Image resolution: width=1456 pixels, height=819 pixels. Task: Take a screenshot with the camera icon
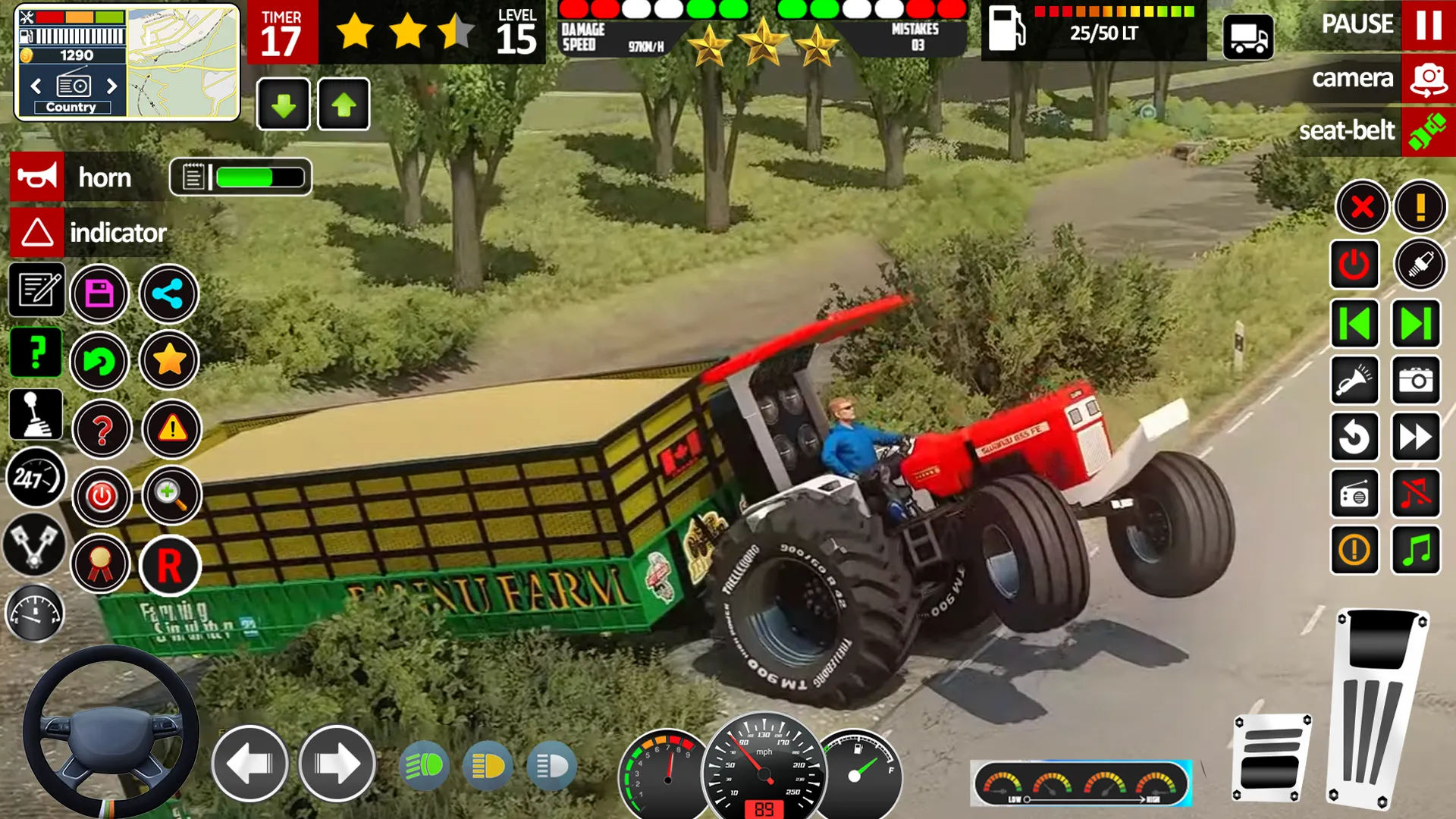1416,381
